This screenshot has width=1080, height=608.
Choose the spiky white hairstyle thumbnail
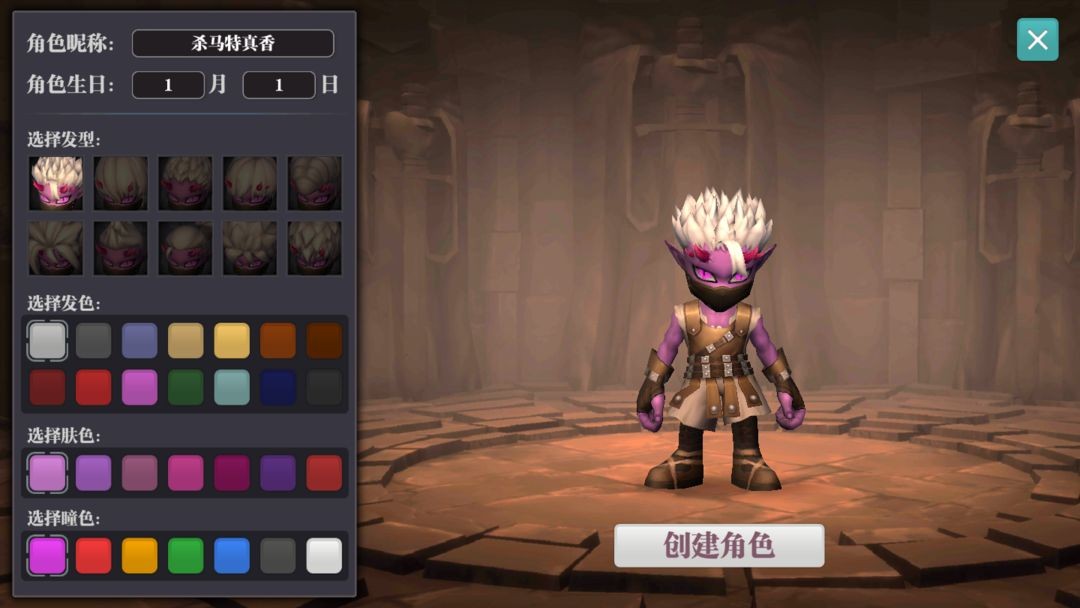[x=56, y=183]
